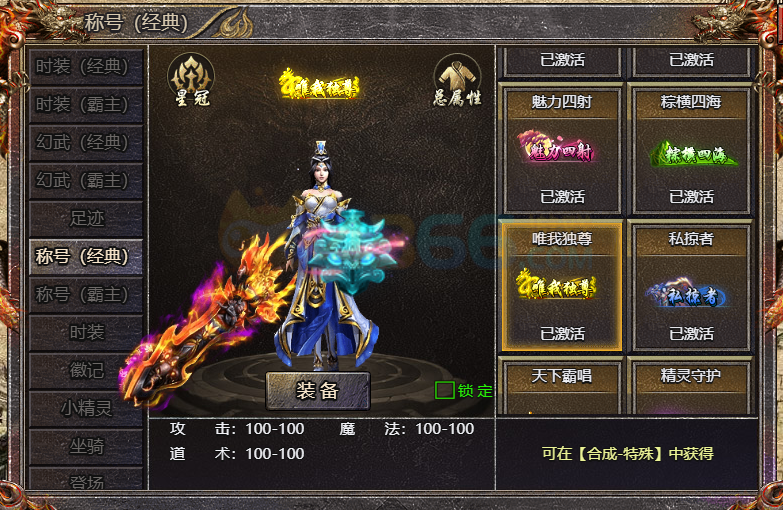Select the 唯我独尊 title card
This screenshot has height=510, width=783.
coord(562,286)
